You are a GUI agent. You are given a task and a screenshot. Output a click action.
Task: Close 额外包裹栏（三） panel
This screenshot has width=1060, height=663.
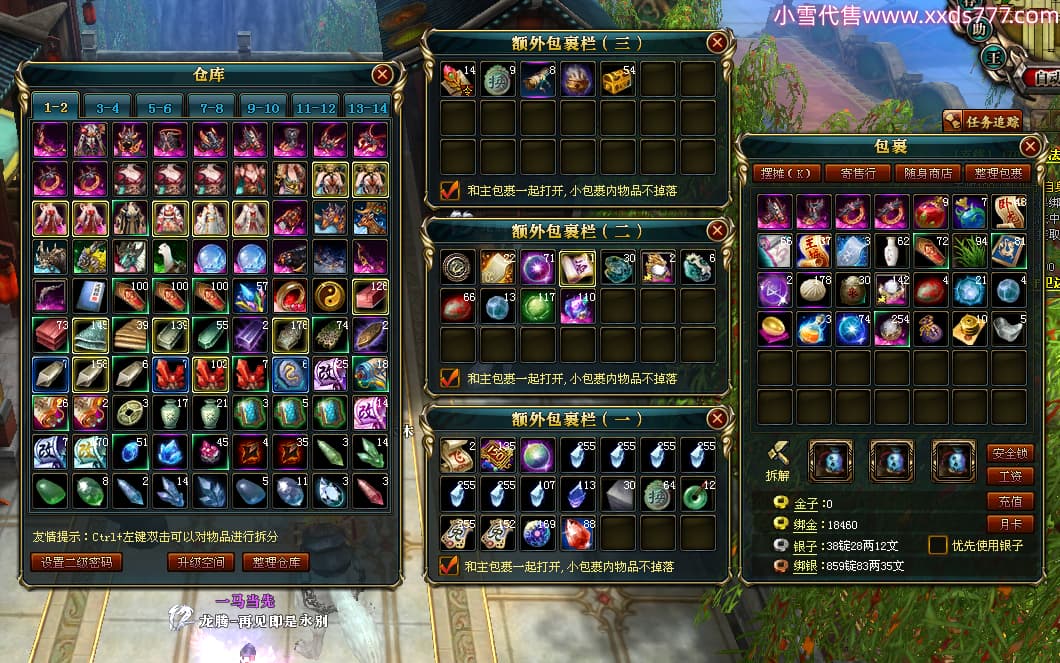716,43
